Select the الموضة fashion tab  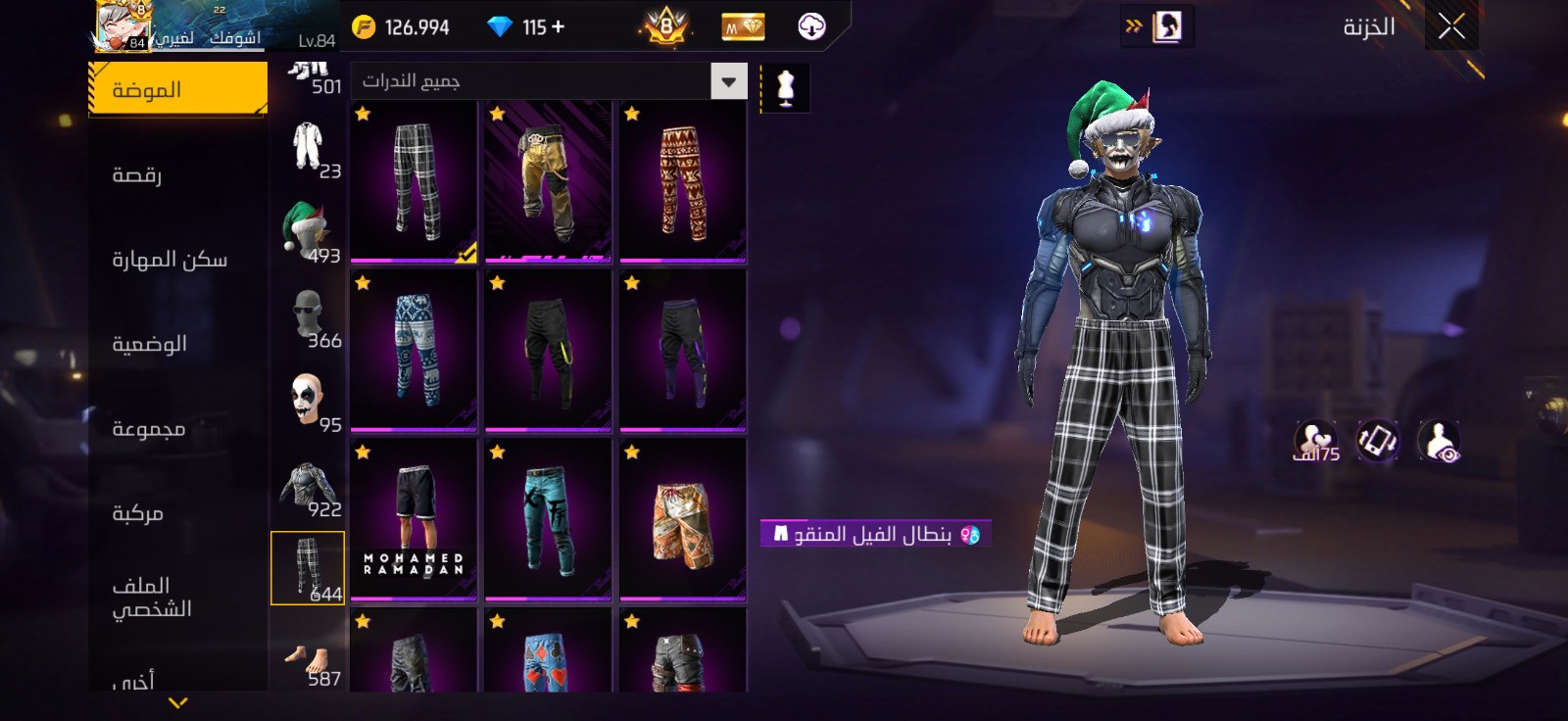[x=177, y=89]
